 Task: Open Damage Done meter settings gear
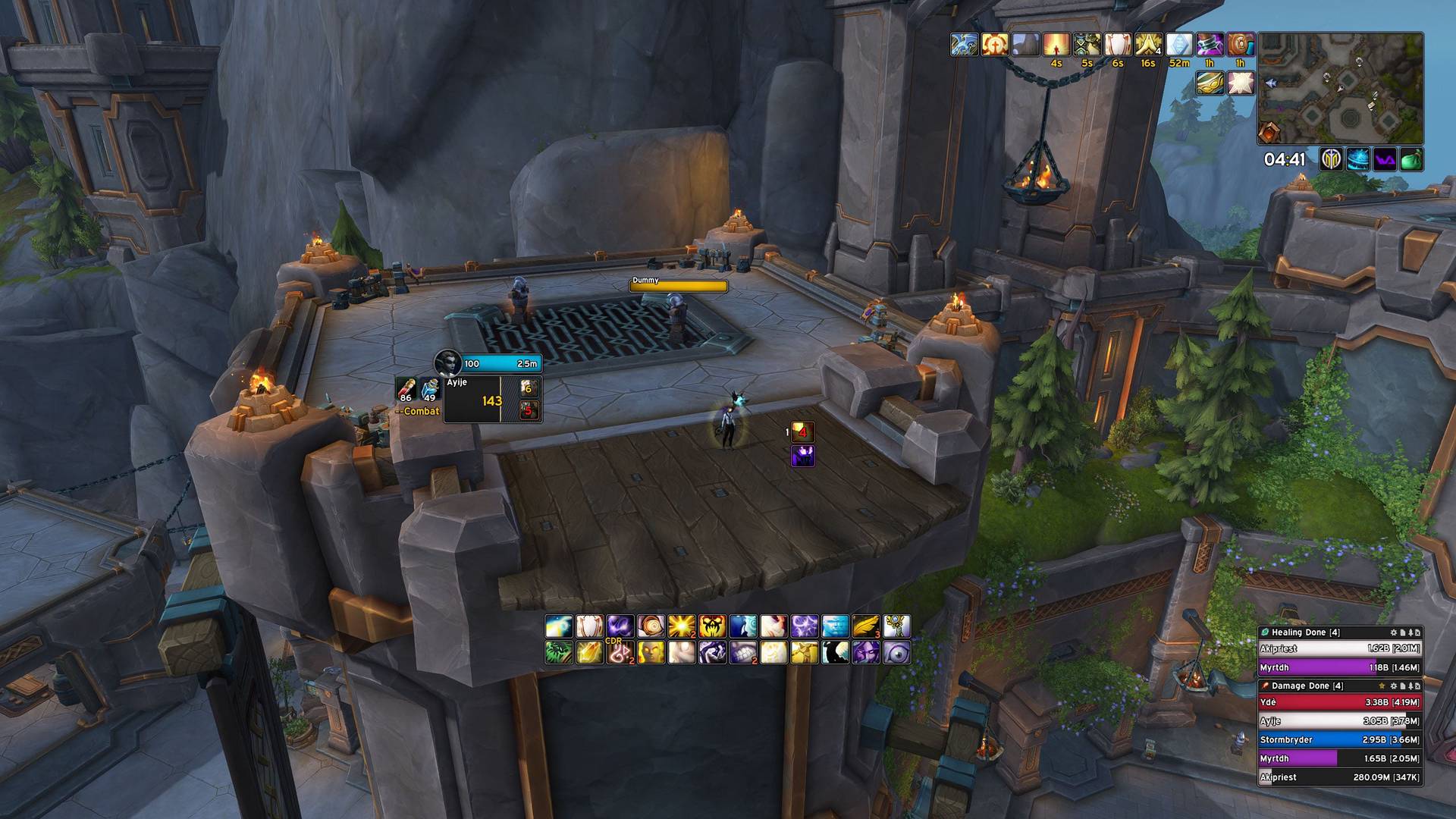pos(1393,686)
